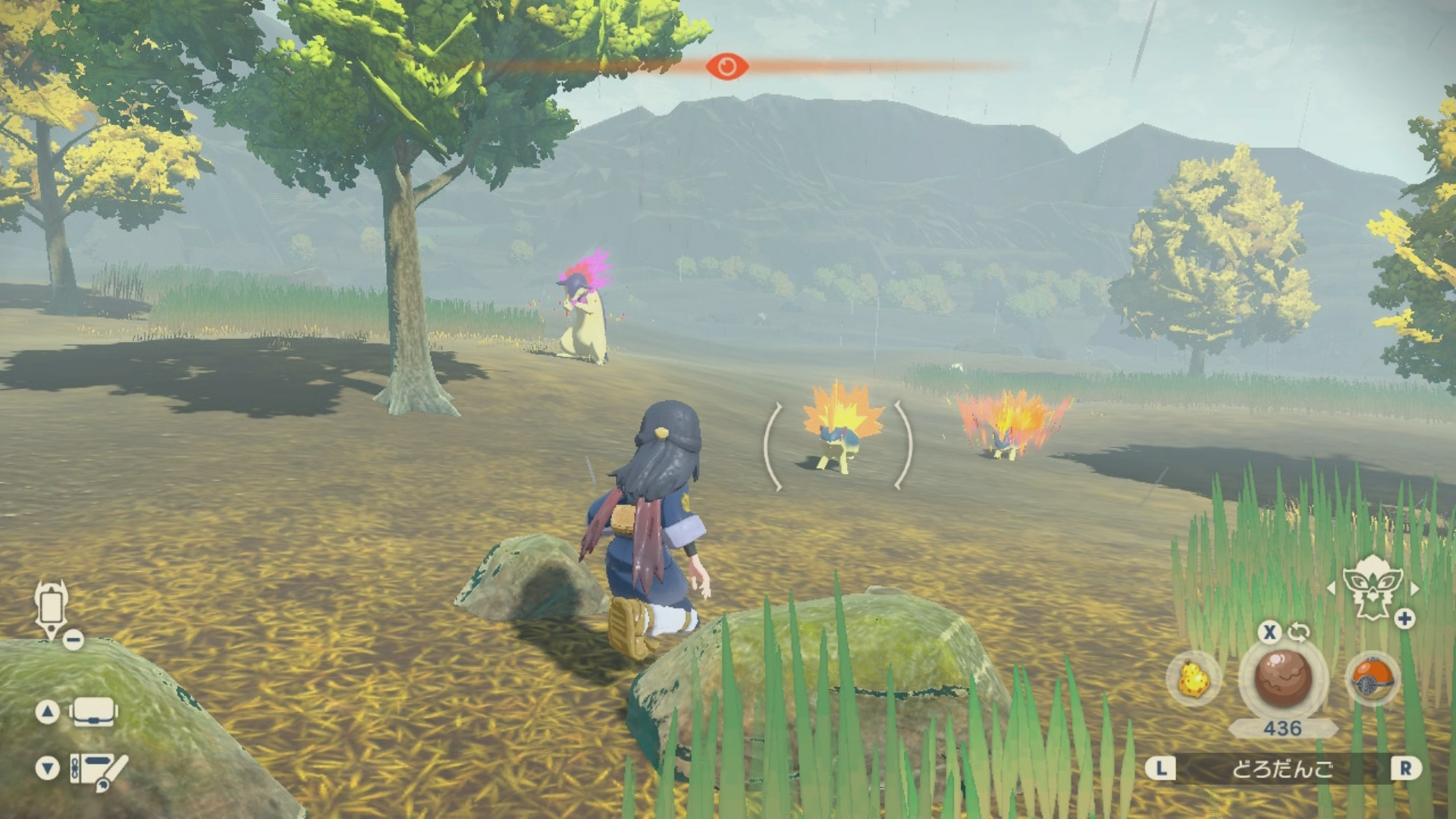The image size is (1456, 819).
Task: Click the right arrow beside the ride icon
Action: [x=1414, y=588]
